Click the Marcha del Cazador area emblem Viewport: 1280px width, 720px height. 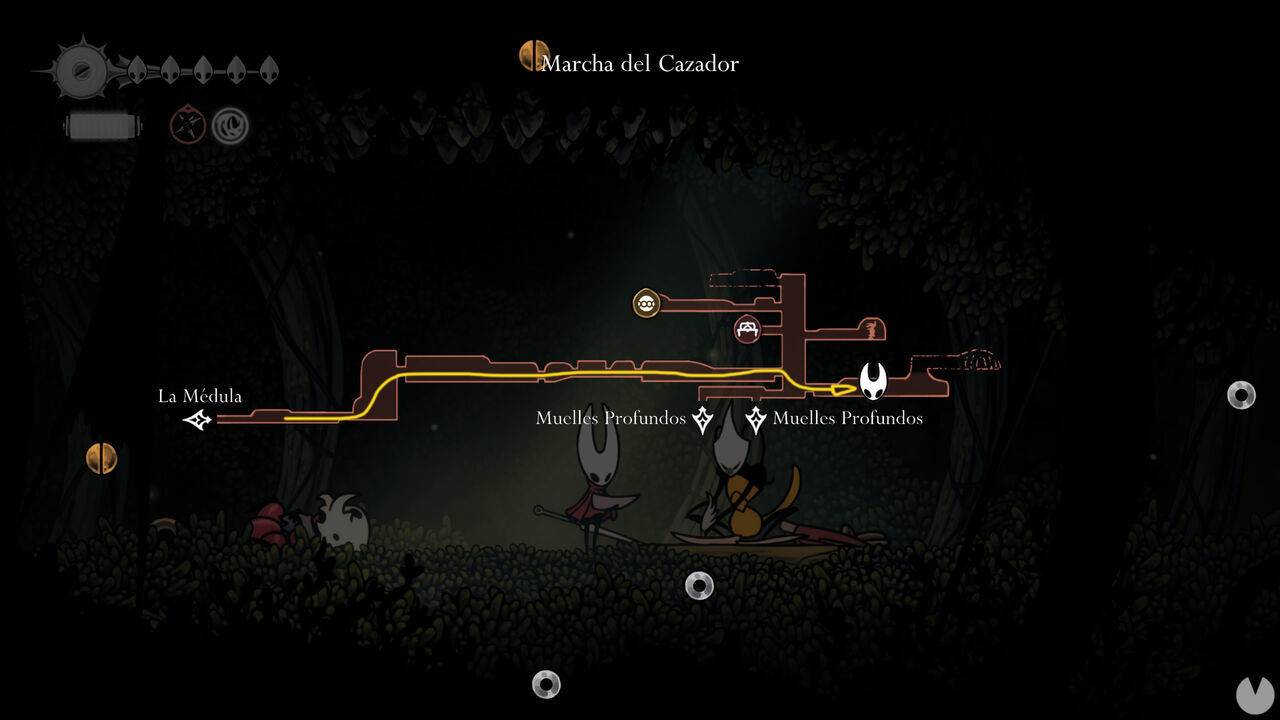click(534, 56)
